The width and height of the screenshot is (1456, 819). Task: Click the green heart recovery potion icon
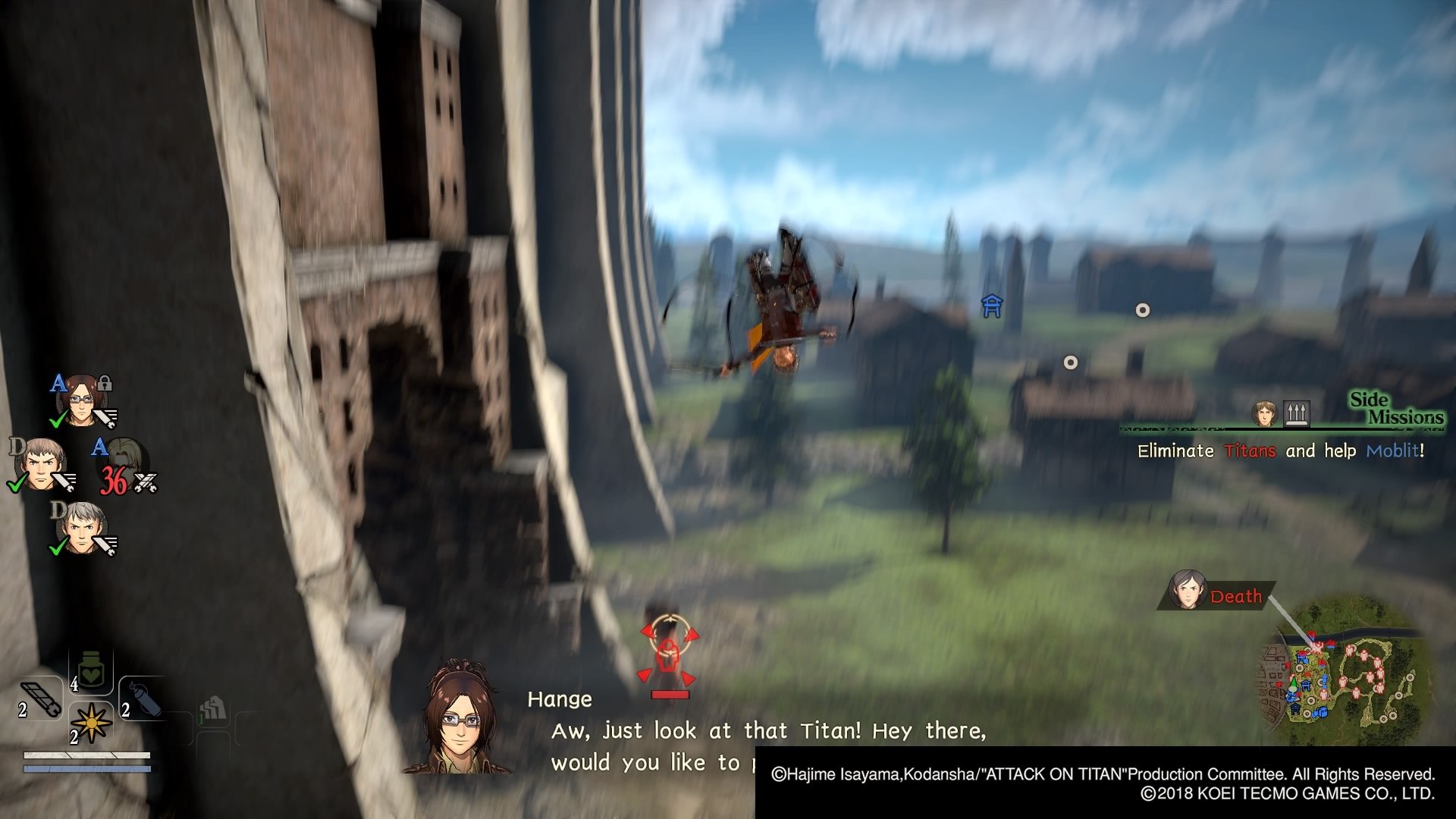click(x=90, y=671)
